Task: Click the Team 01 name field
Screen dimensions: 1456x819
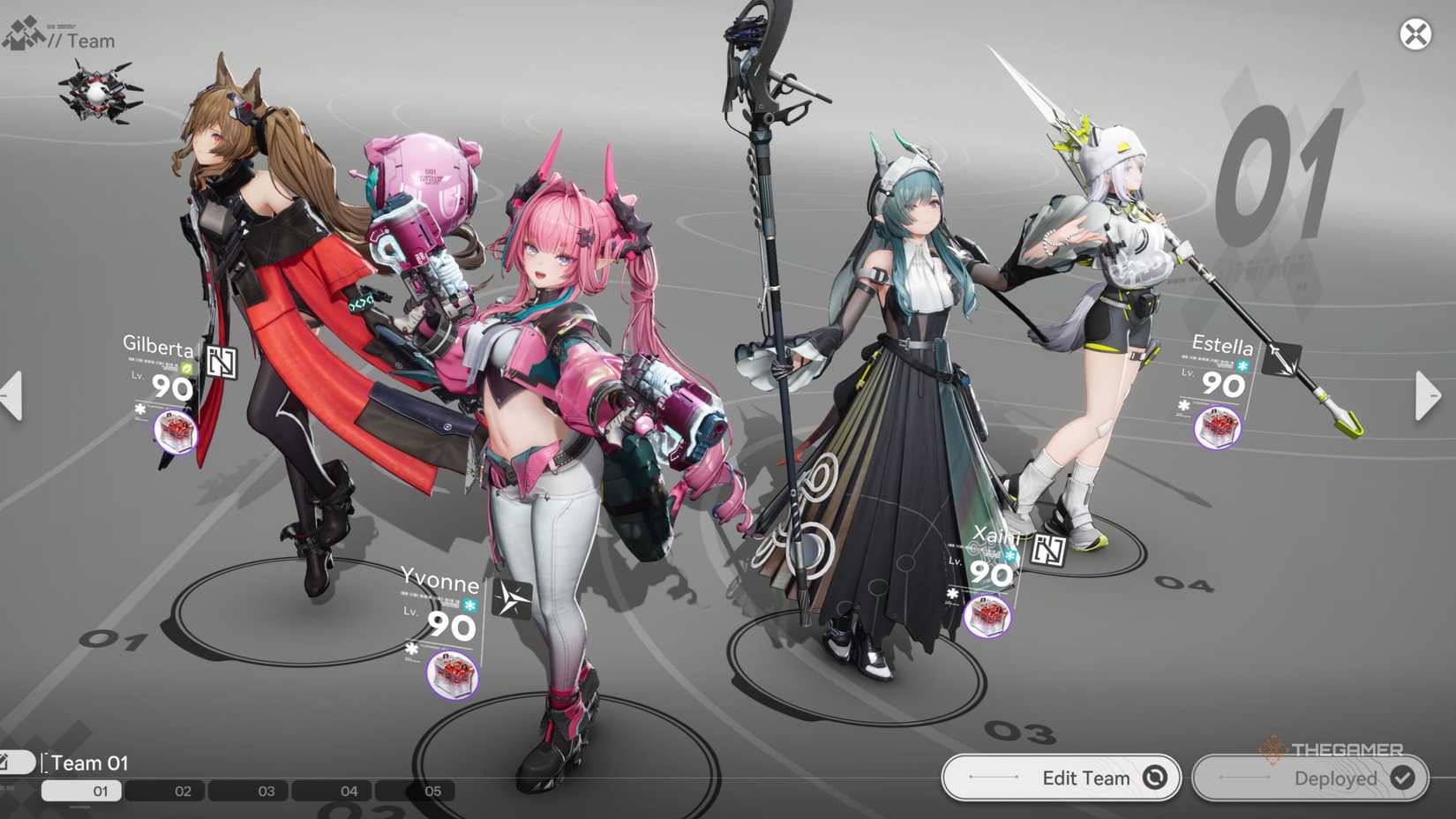Action: pos(91,763)
